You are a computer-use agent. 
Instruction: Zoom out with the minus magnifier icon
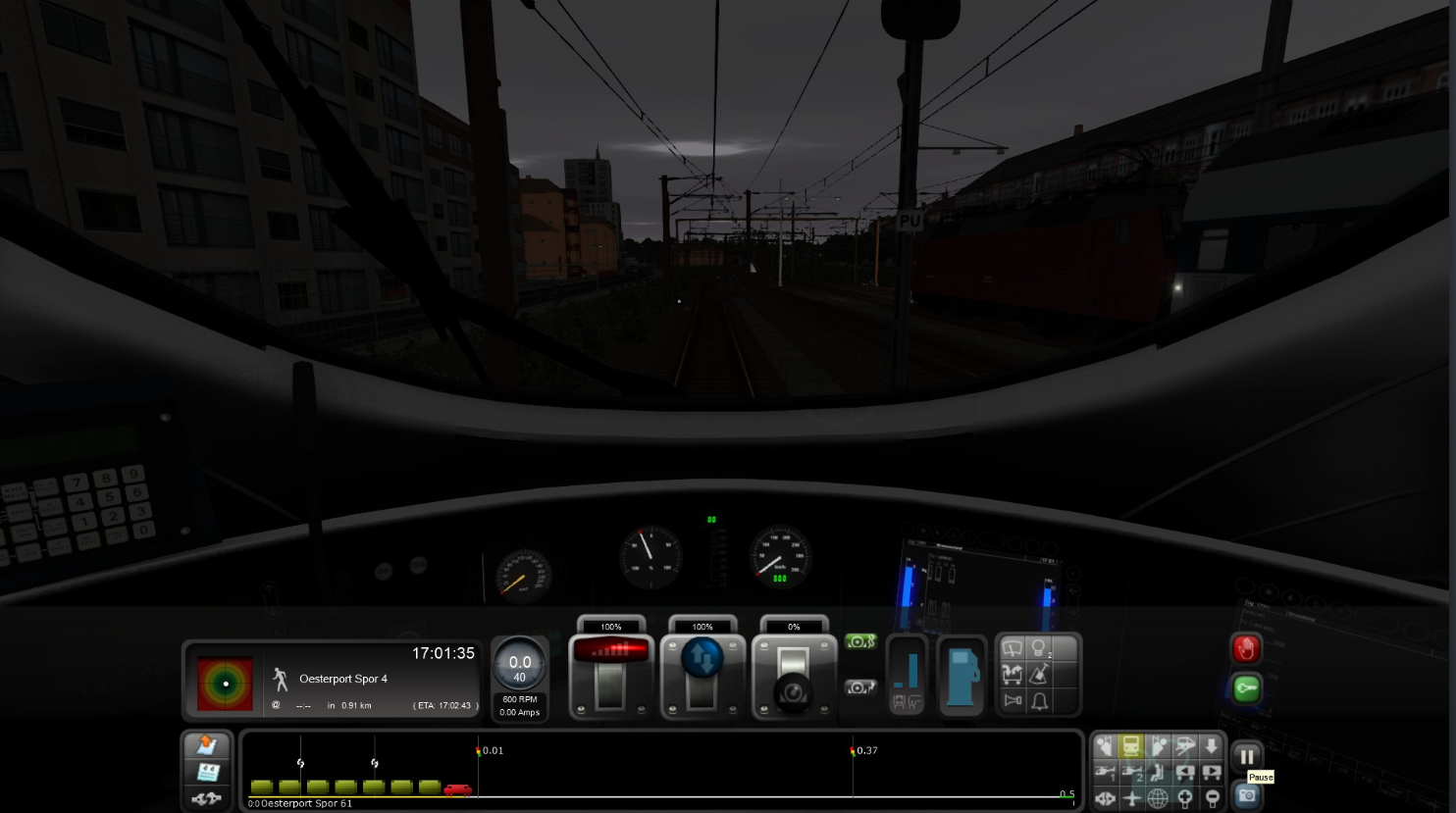click(x=1212, y=798)
